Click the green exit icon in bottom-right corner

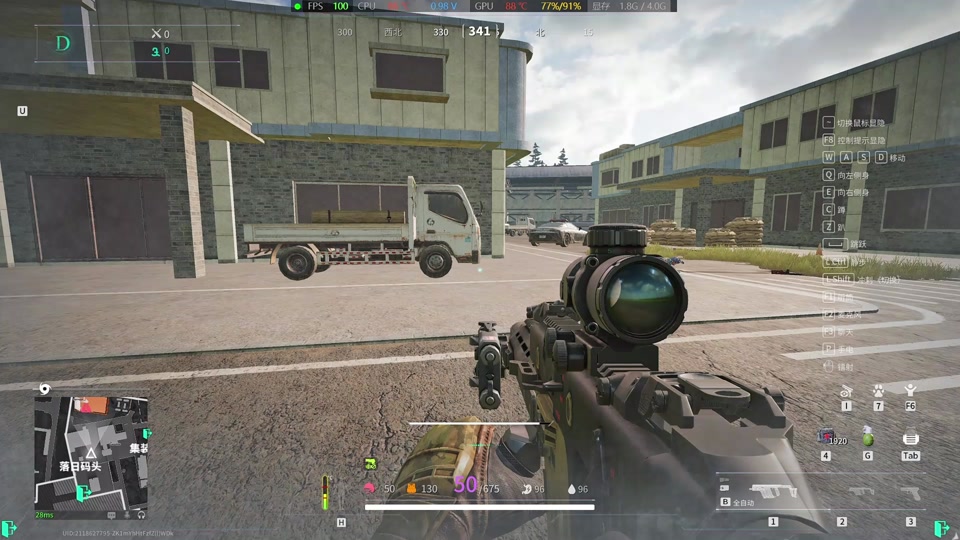(942, 528)
